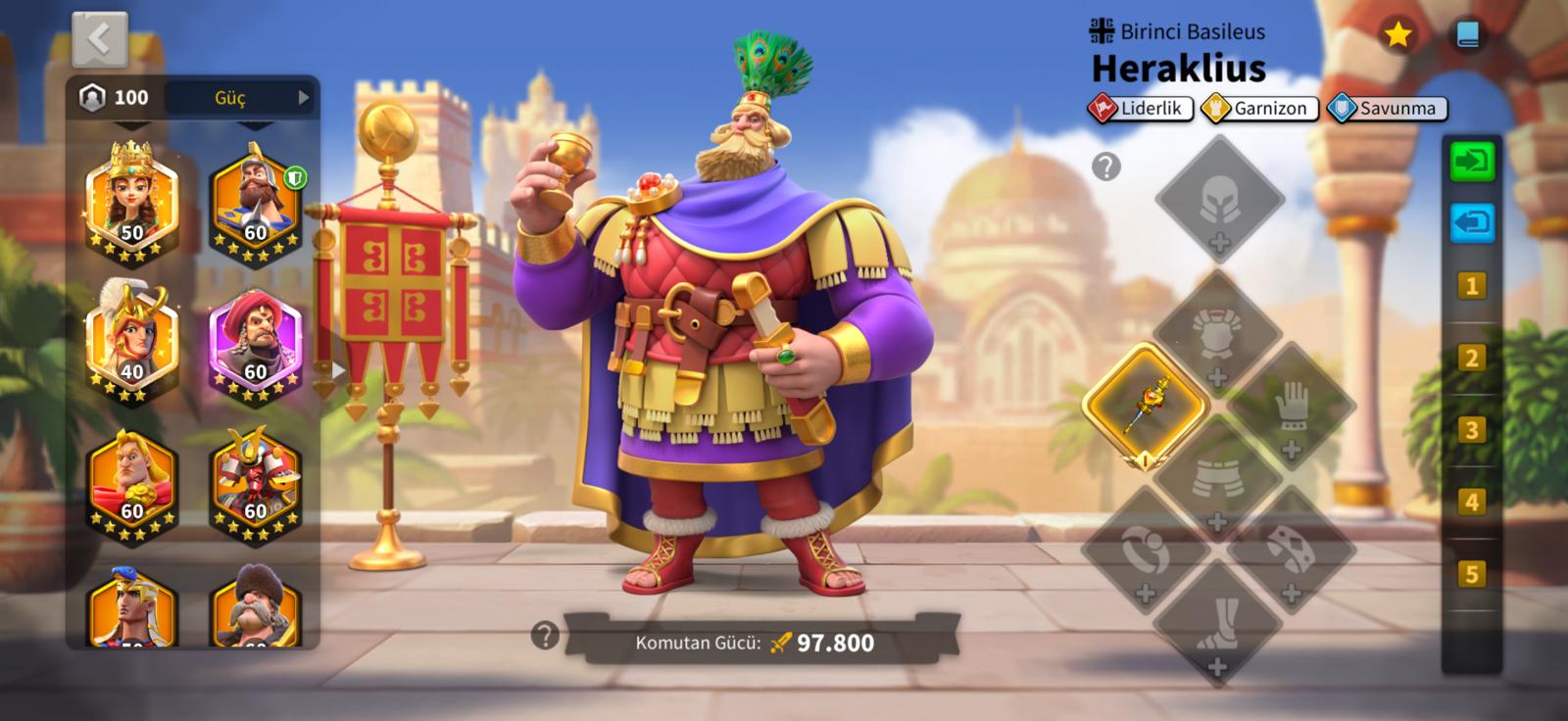Open the boots equipment slot
Image resolution: width=1568 pixels, height=721 pixels.
pos(1217,622)
